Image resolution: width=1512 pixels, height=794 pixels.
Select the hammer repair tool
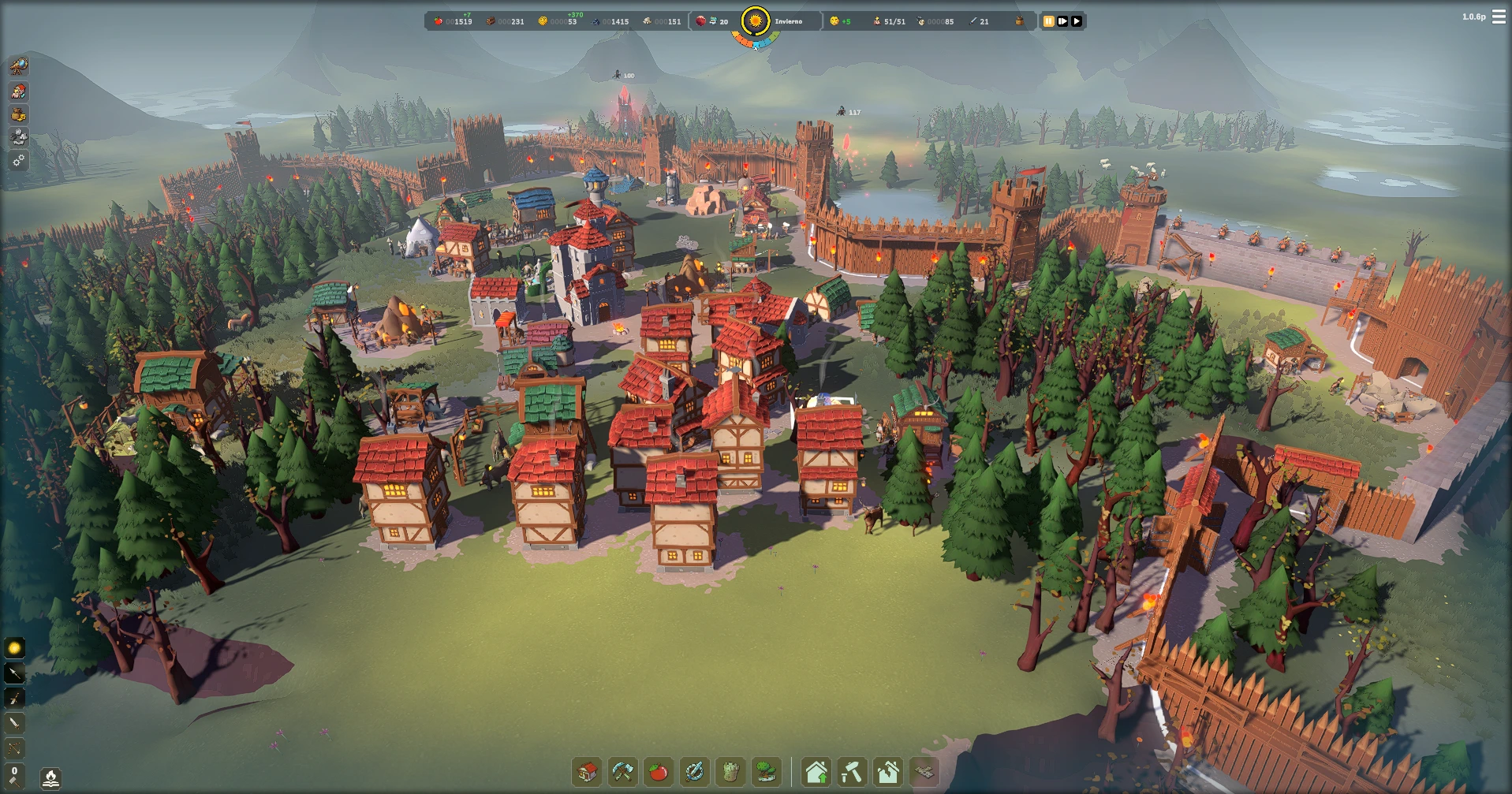[852, 771]
